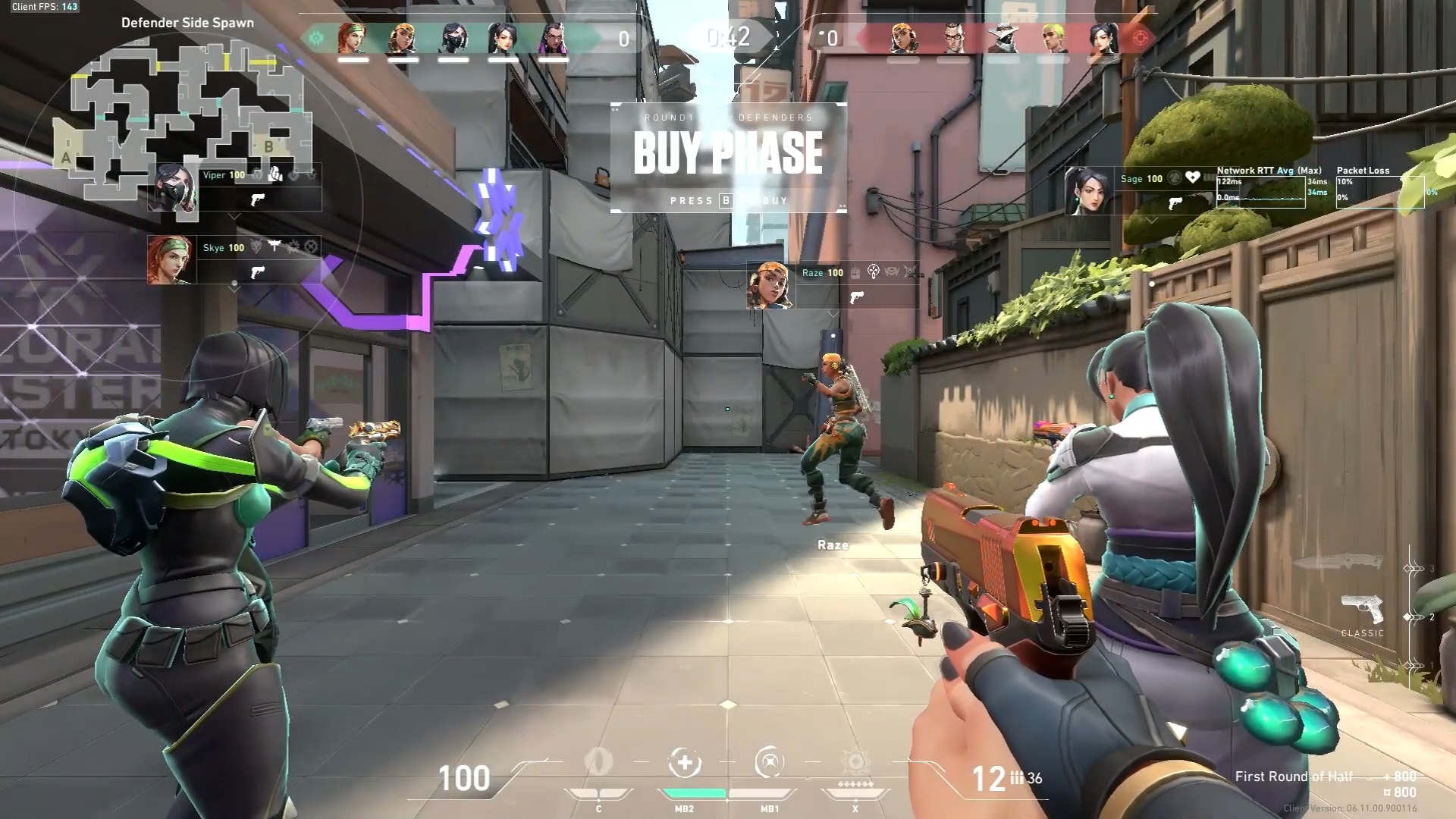The width and height of the screenshot is (1456, 819).
Task: Select Reyna's portrait in the ally scorebar
Action: tap(553, 38)
